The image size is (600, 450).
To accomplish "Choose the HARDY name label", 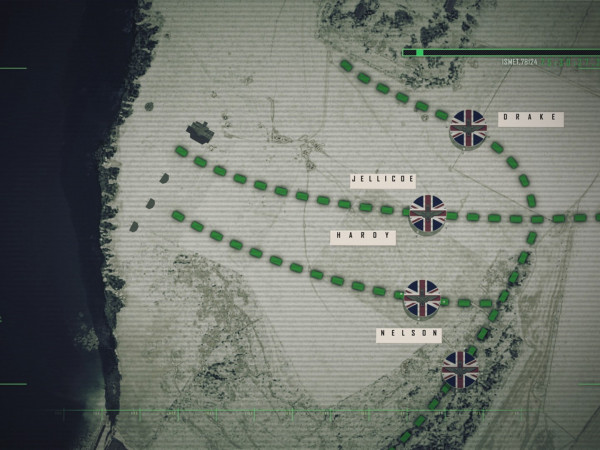I will [363, 237].
